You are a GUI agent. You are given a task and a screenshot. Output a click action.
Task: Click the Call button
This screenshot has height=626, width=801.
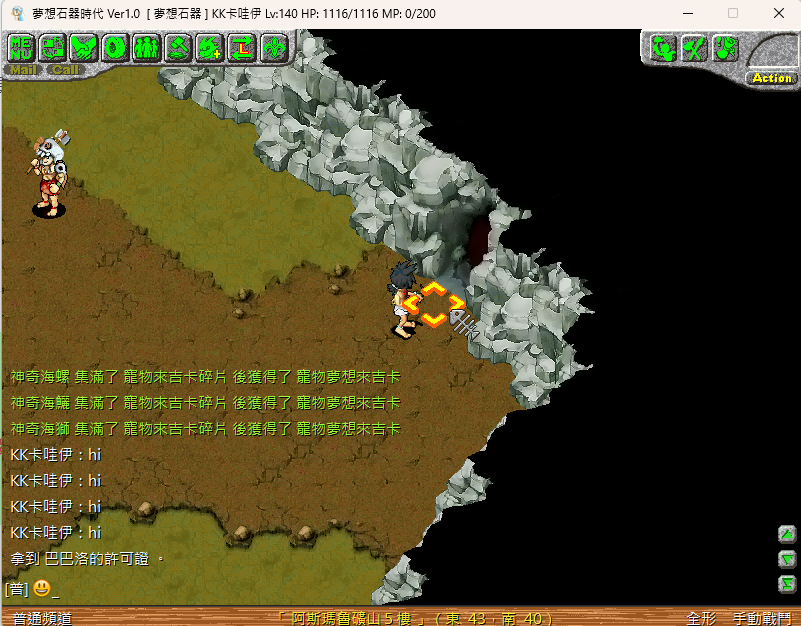coord(66,70)
